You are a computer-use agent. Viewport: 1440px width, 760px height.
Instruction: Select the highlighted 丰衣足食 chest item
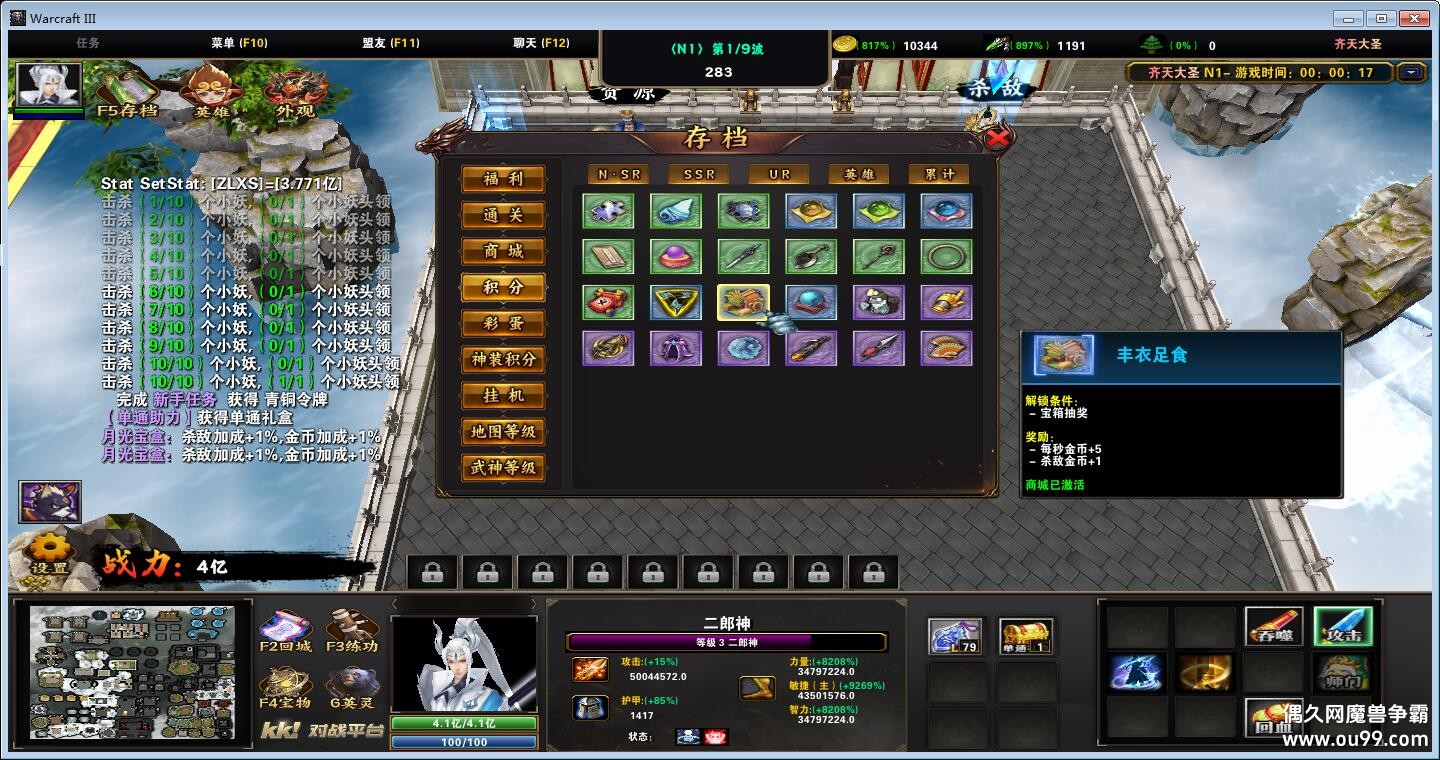click(x=744, y=302)
